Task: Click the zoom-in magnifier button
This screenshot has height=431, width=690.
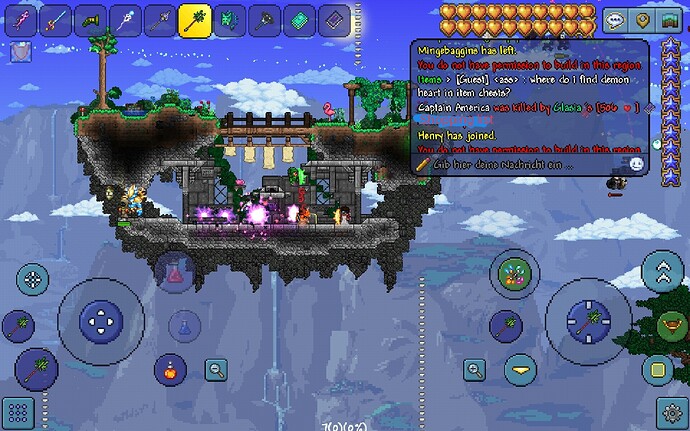Action: pyautogui.click(x=473, y=371)
